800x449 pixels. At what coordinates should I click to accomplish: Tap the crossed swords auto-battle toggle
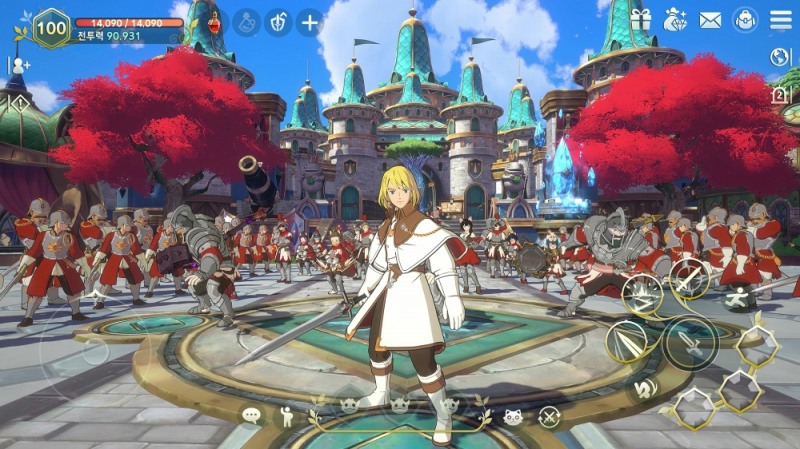point(549,416)
